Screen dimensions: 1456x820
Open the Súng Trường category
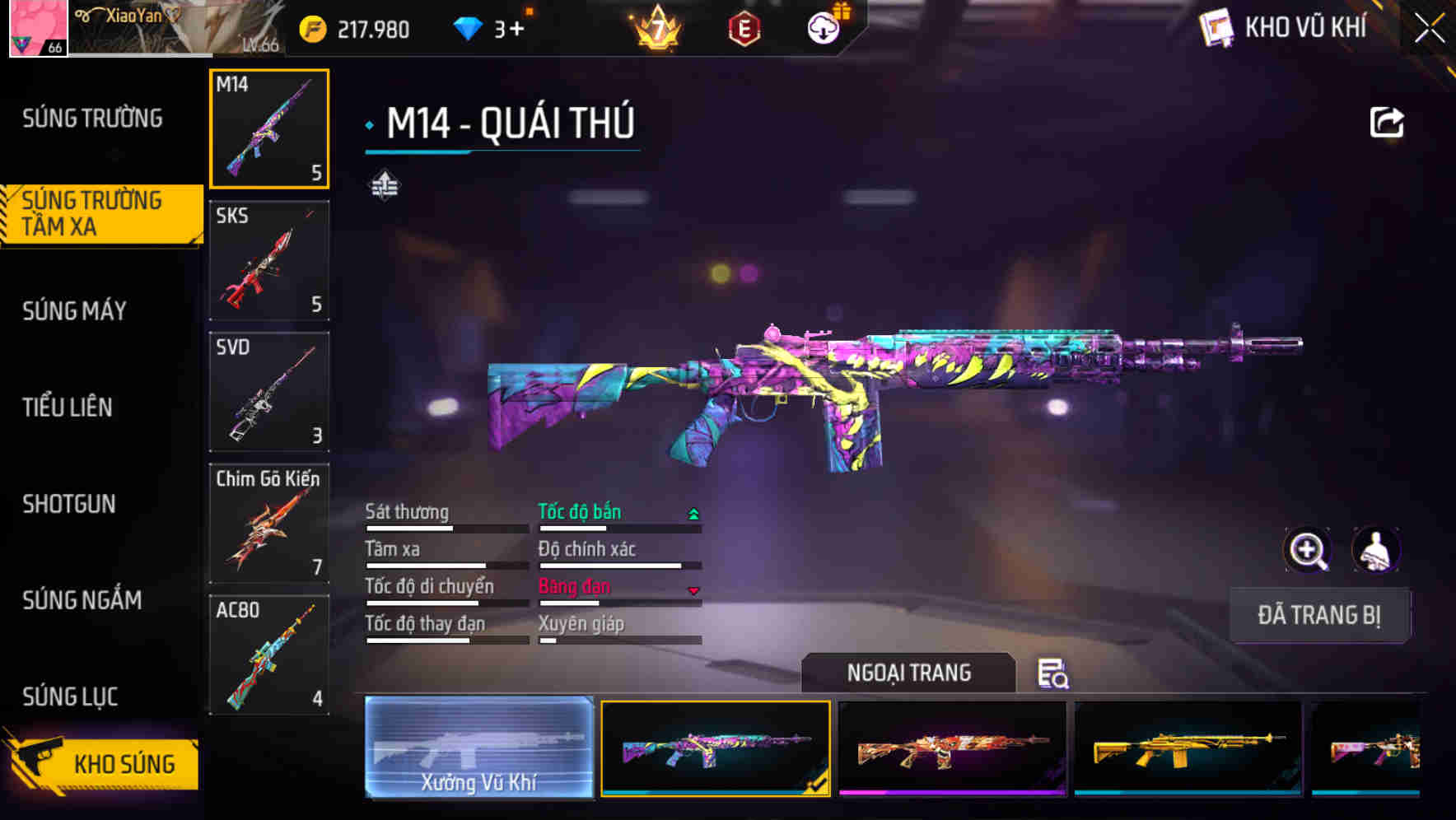click(92, 119)
